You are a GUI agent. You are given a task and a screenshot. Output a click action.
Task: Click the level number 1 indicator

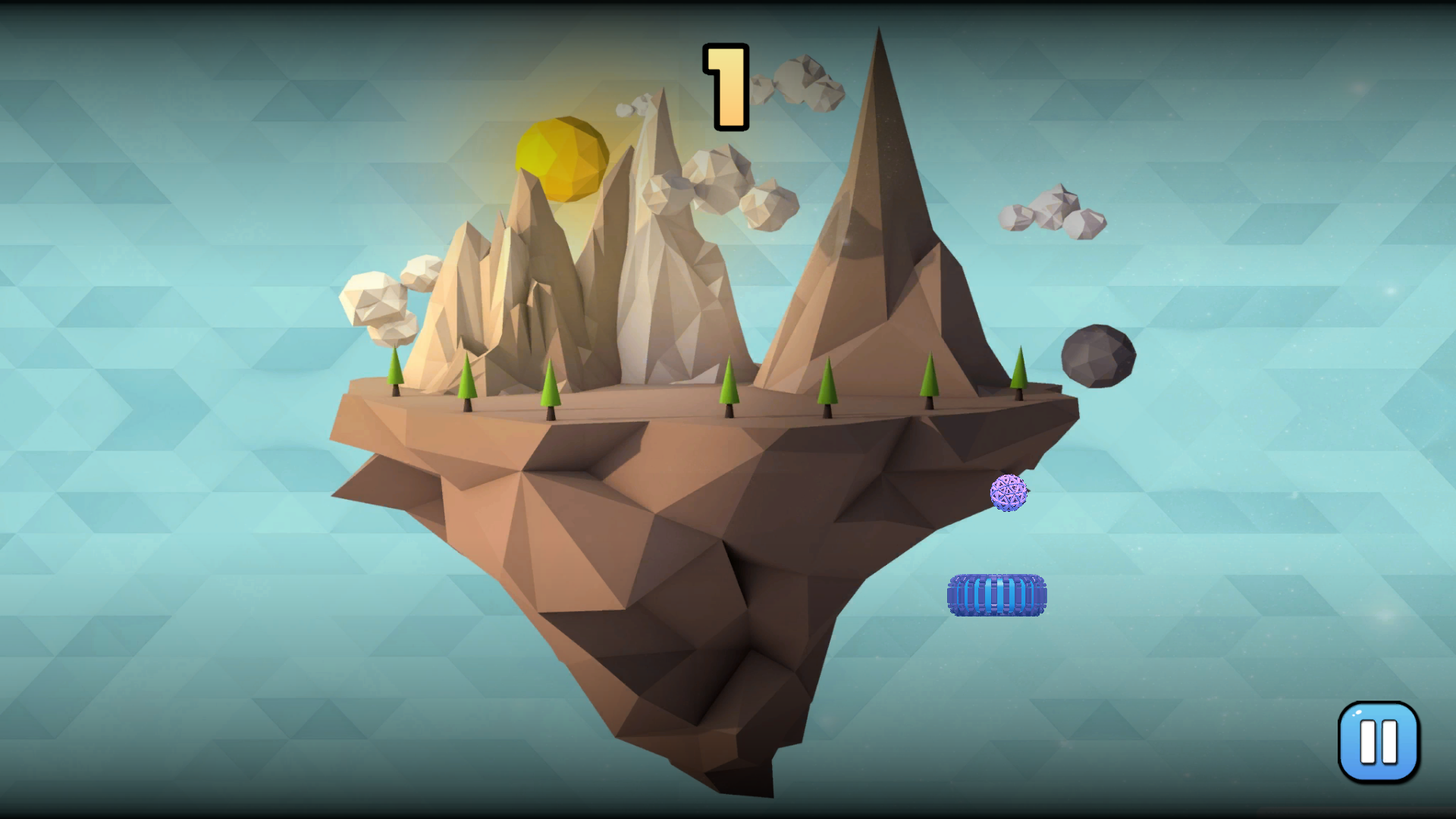pos(724,86)
